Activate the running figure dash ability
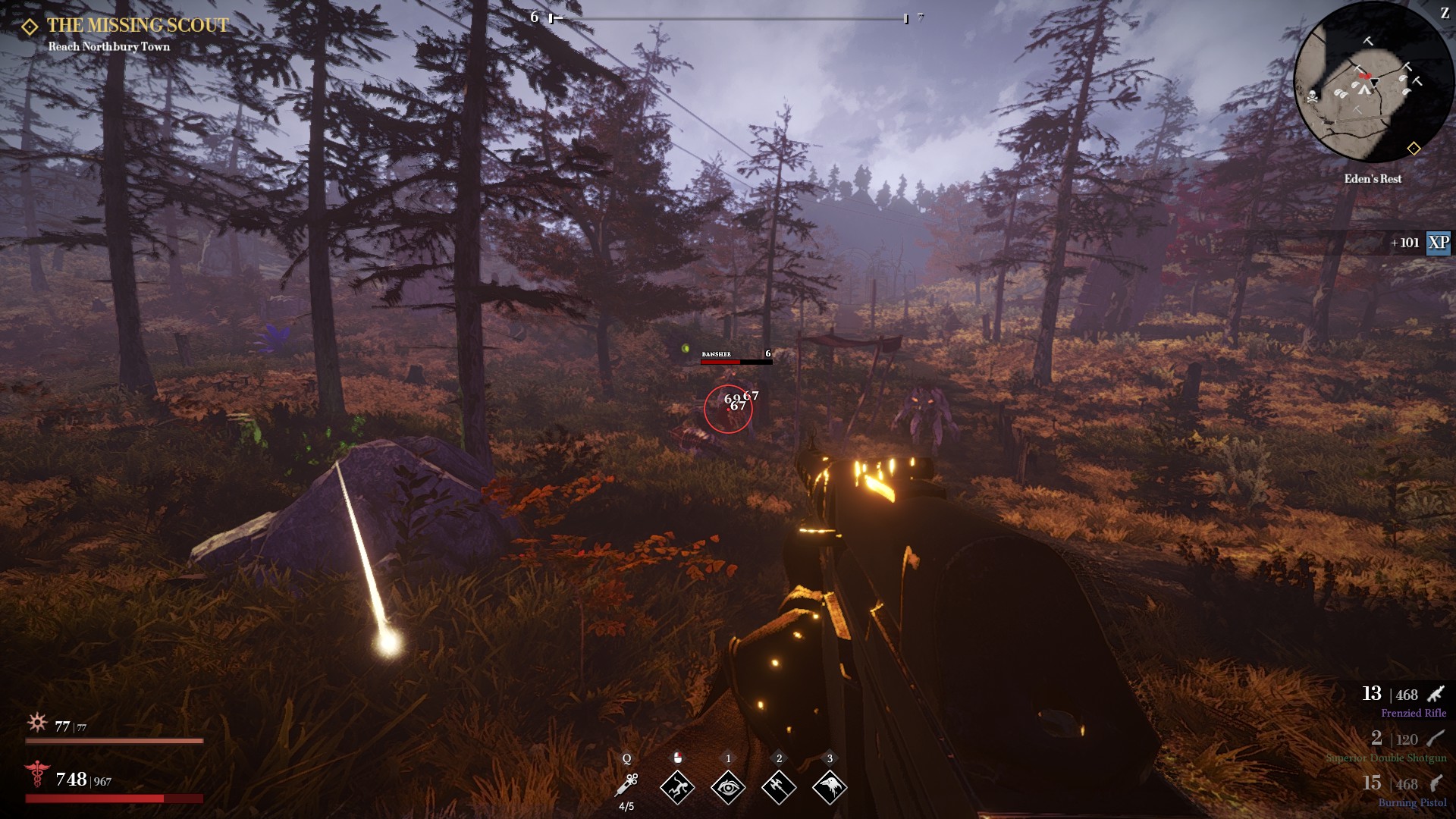Screen dimensions: 1456x819 click(x=677, y=788)
